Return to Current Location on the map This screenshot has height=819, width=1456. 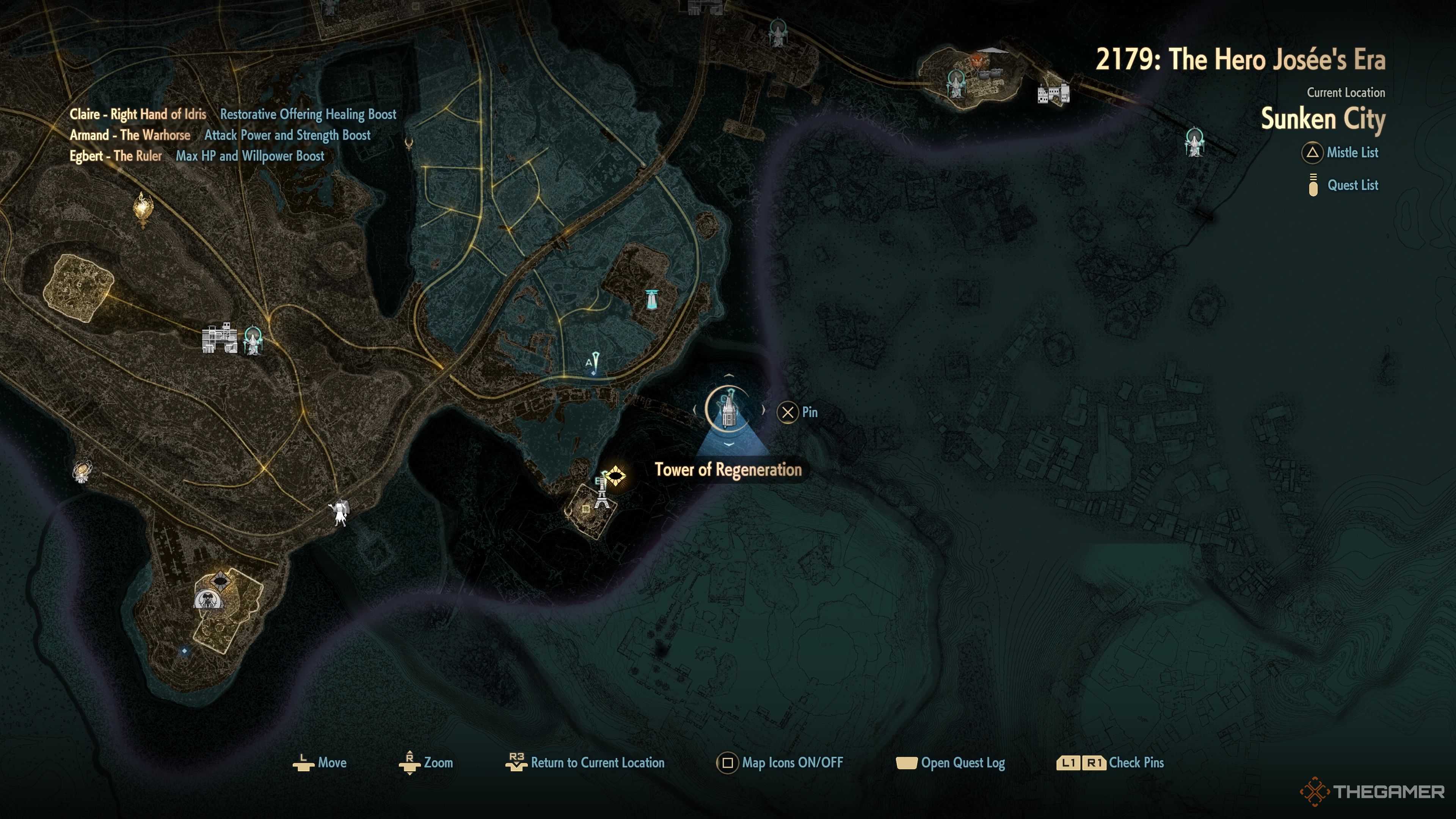(x=585, y=763)
